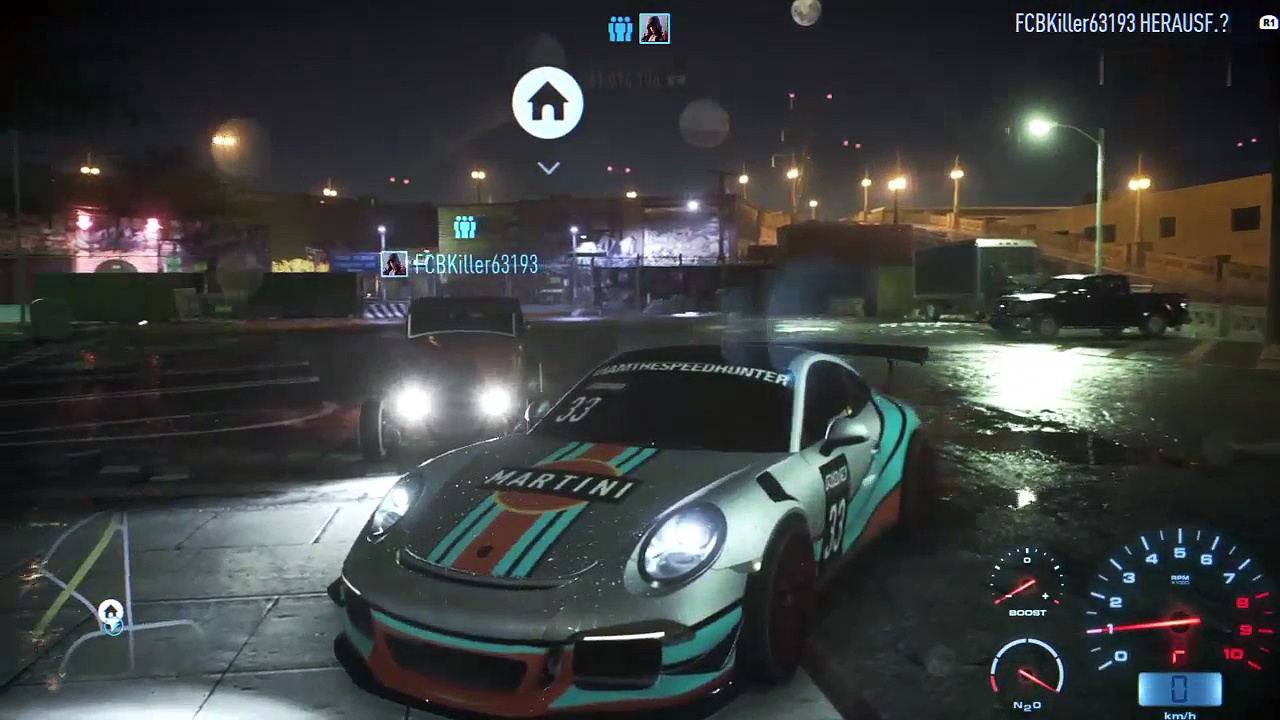The height and width of the screenshot is (720, 1280).
Task: Click the crew icon above the FCBKiller63193 name tag
Action: [464, 227]
